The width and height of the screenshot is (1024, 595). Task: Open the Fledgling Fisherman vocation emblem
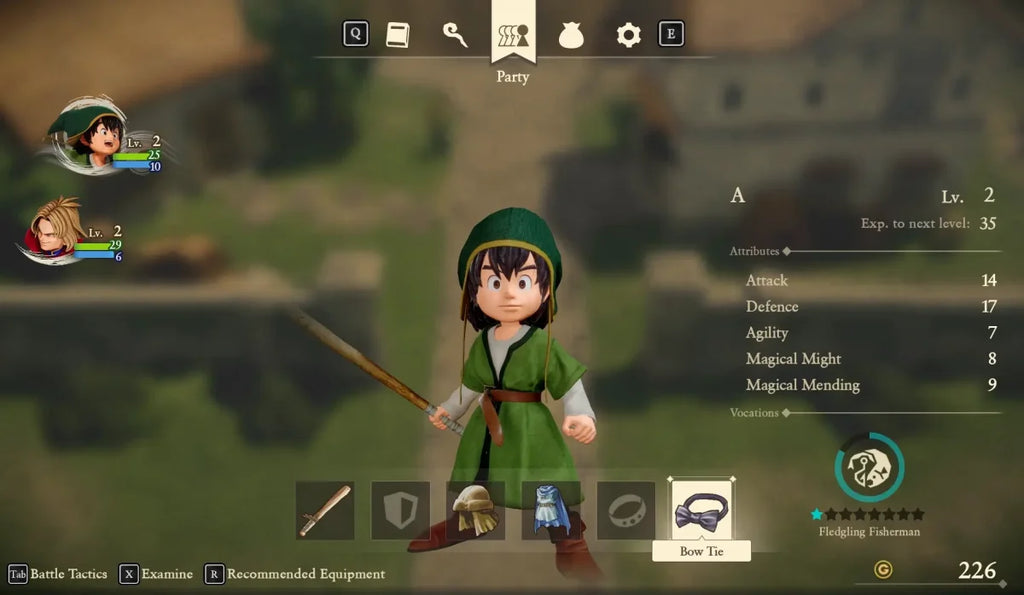pos(869,467)
